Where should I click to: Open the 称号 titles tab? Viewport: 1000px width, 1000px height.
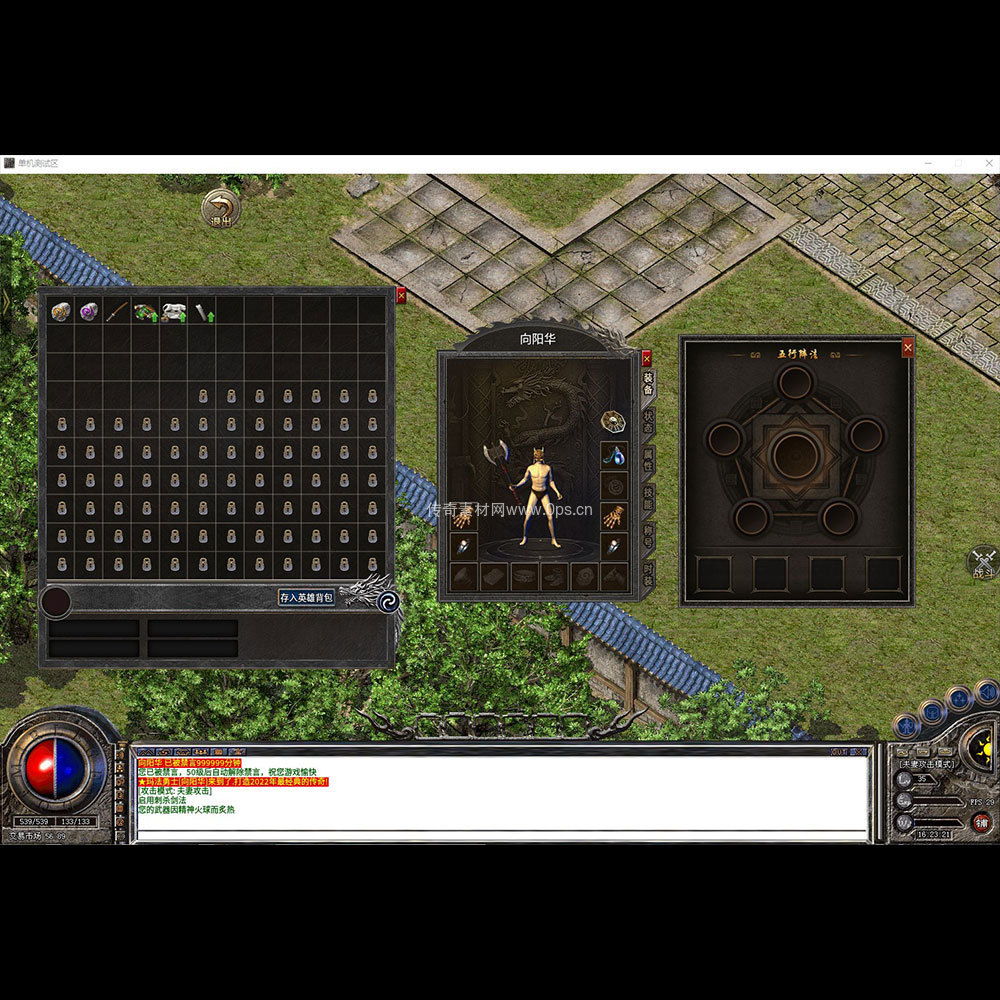[x=648, y=536]
